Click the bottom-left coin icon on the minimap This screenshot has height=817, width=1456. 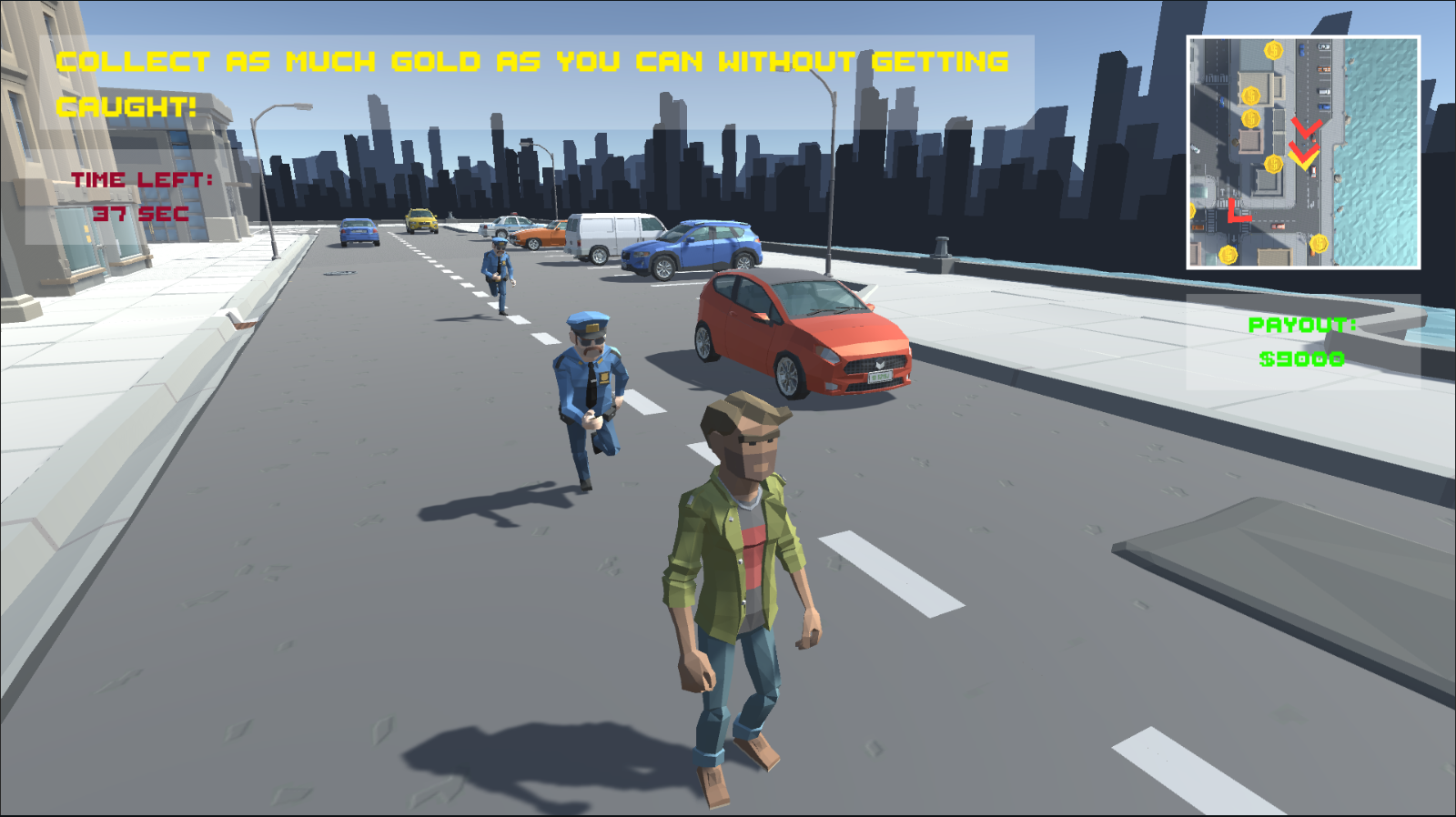[x=1228, y=255]
